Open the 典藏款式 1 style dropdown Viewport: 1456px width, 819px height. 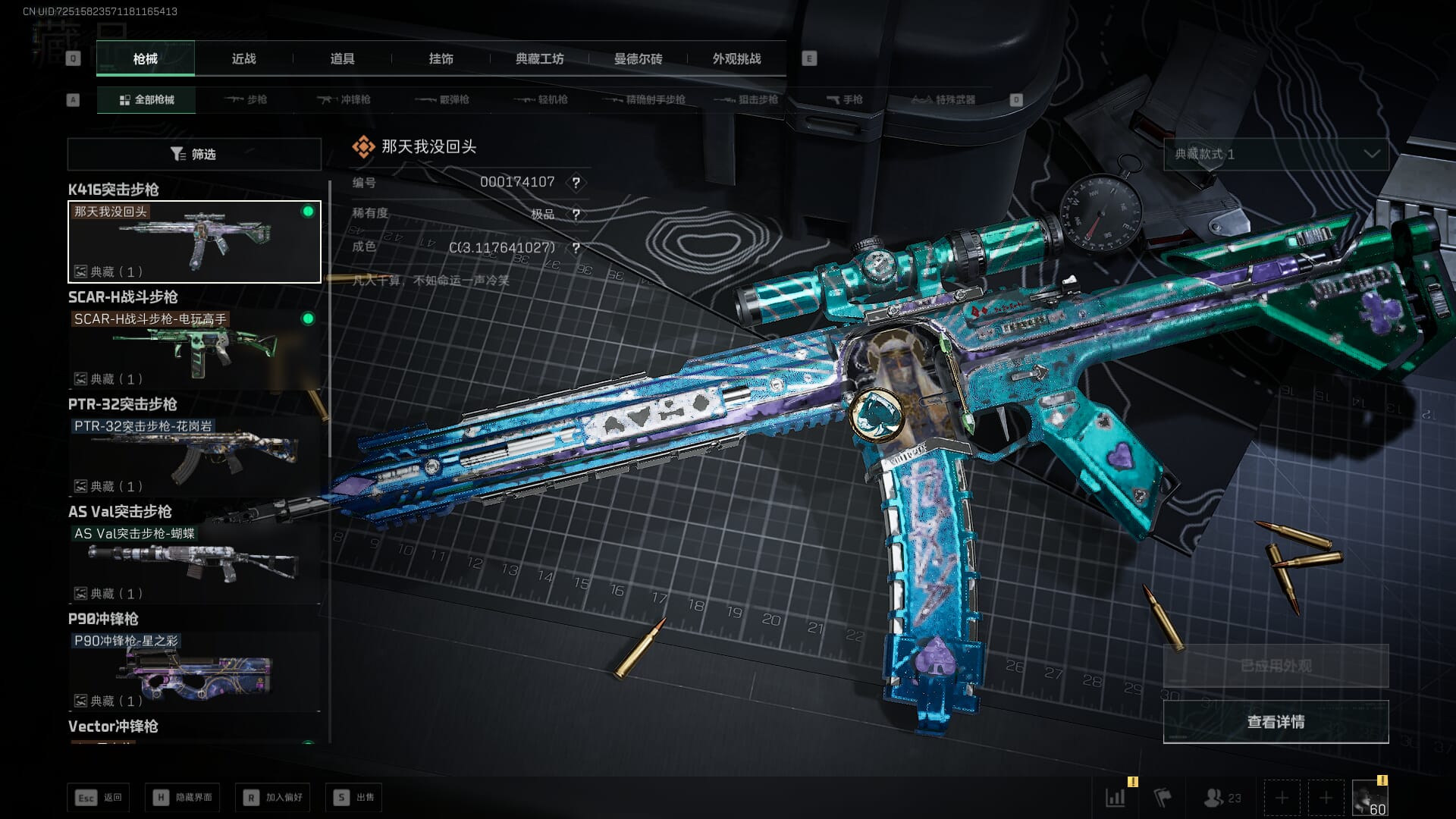1276,154
